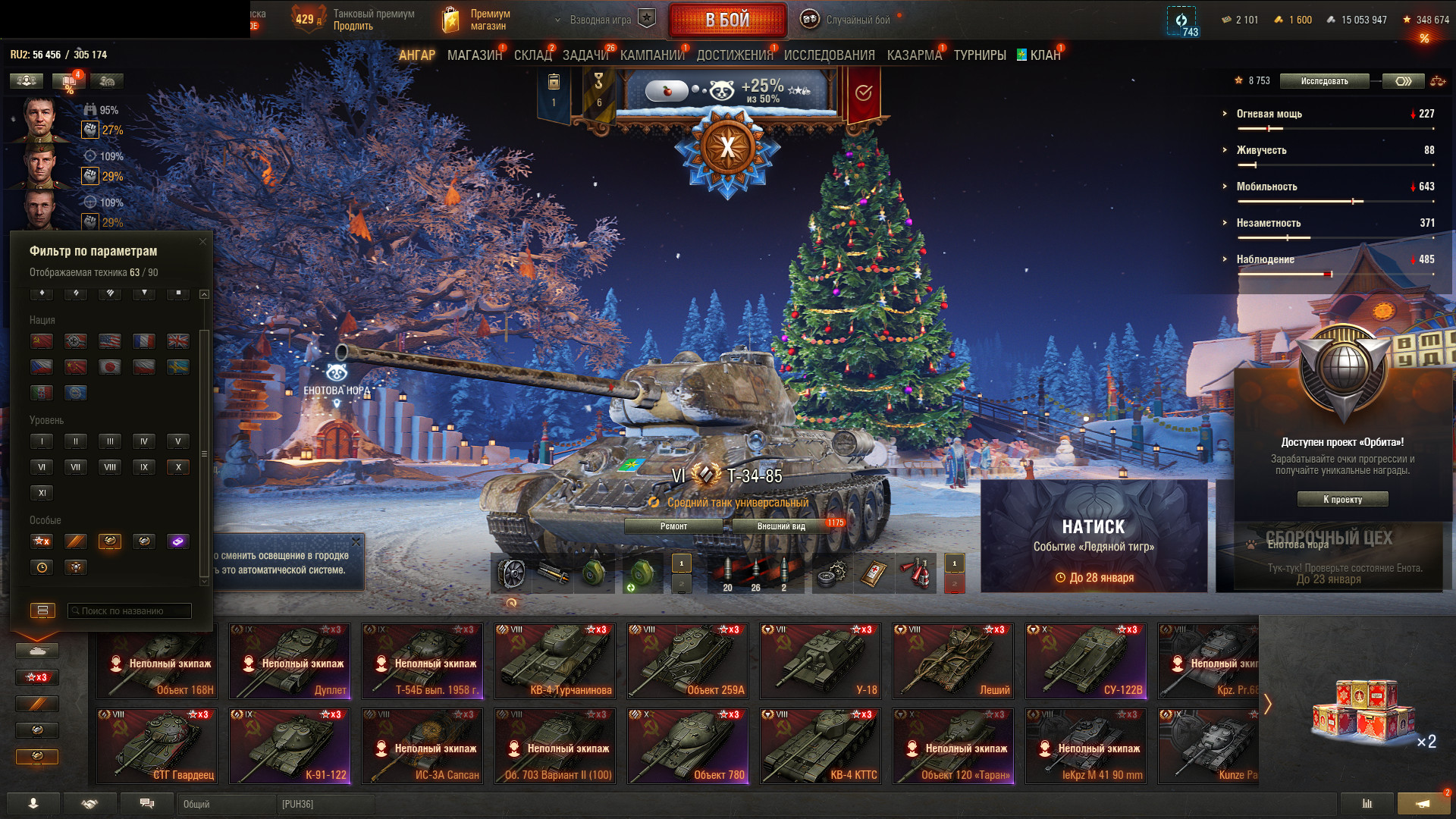Toggle the tier VIII filter
The height and width of the screenshot is (819, 1456).
(110, 467)
